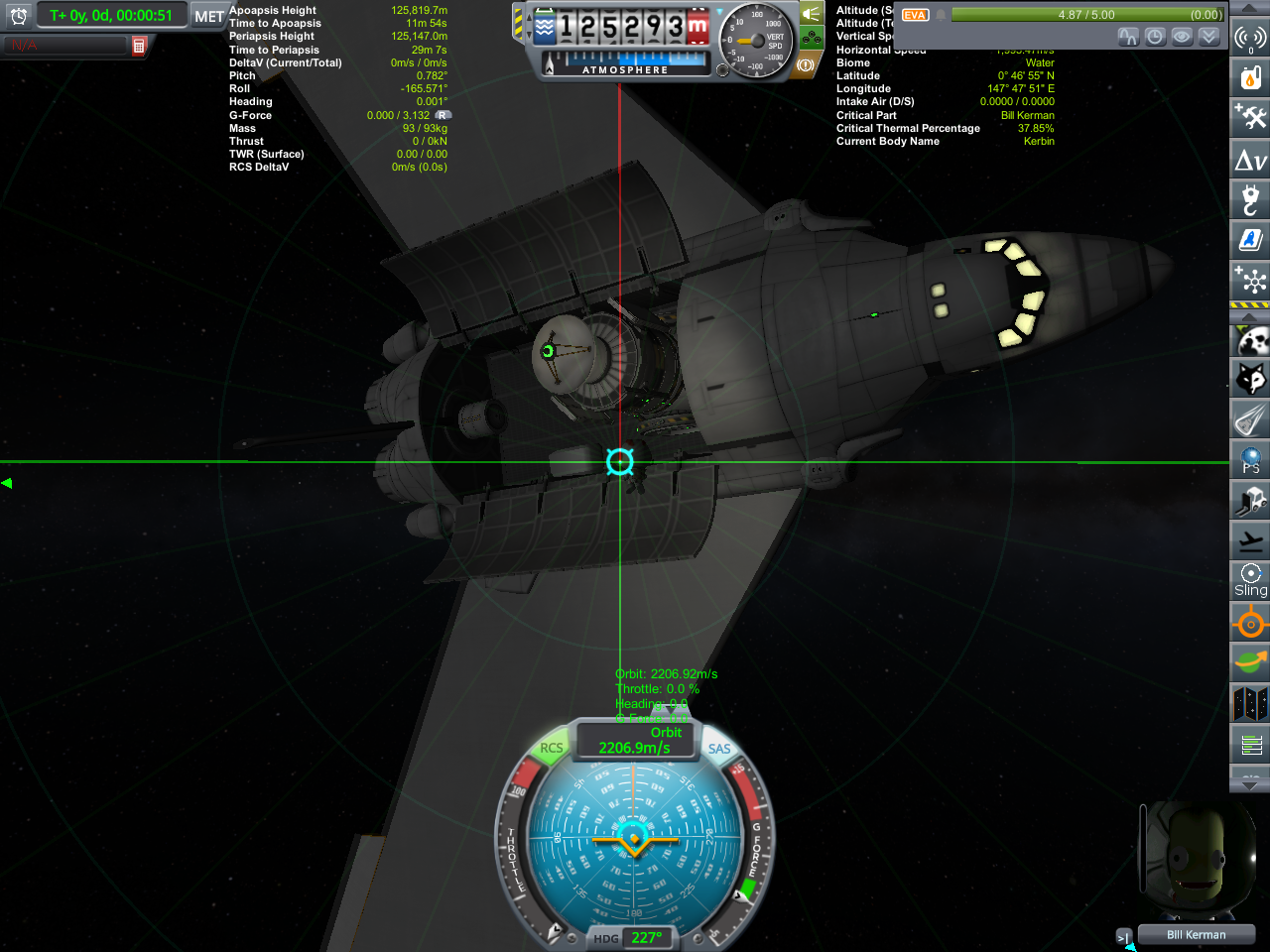Screen dimensions: 1270x952
Task: Open the forklift cargo toolbar app
Action: [1250, 500]
